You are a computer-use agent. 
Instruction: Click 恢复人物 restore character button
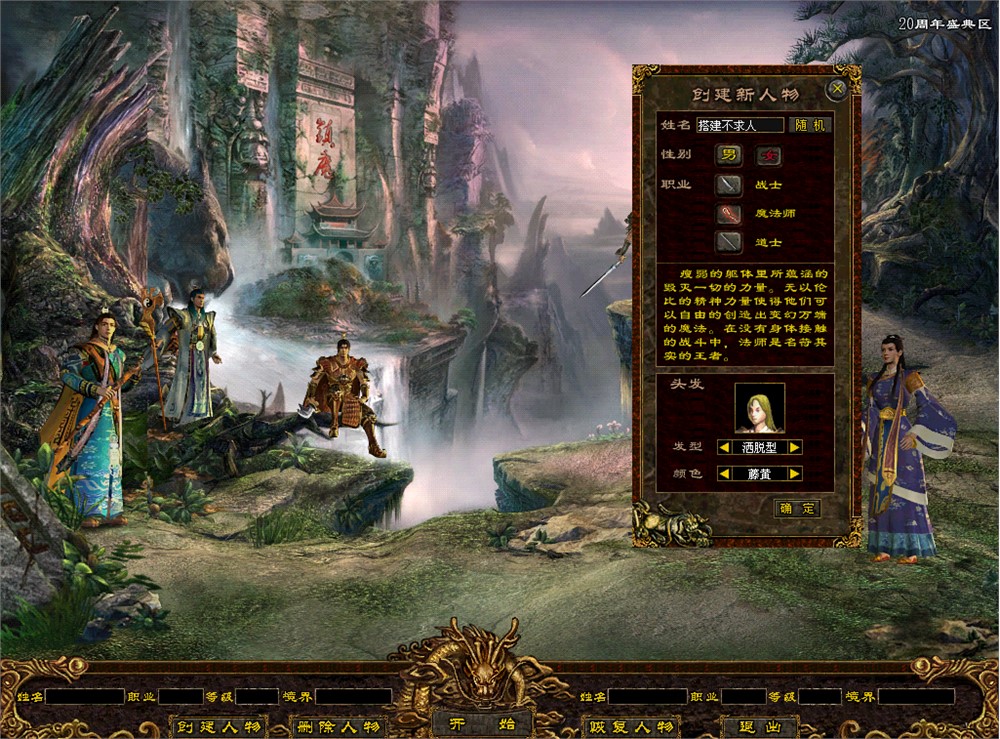click(631, 726)
